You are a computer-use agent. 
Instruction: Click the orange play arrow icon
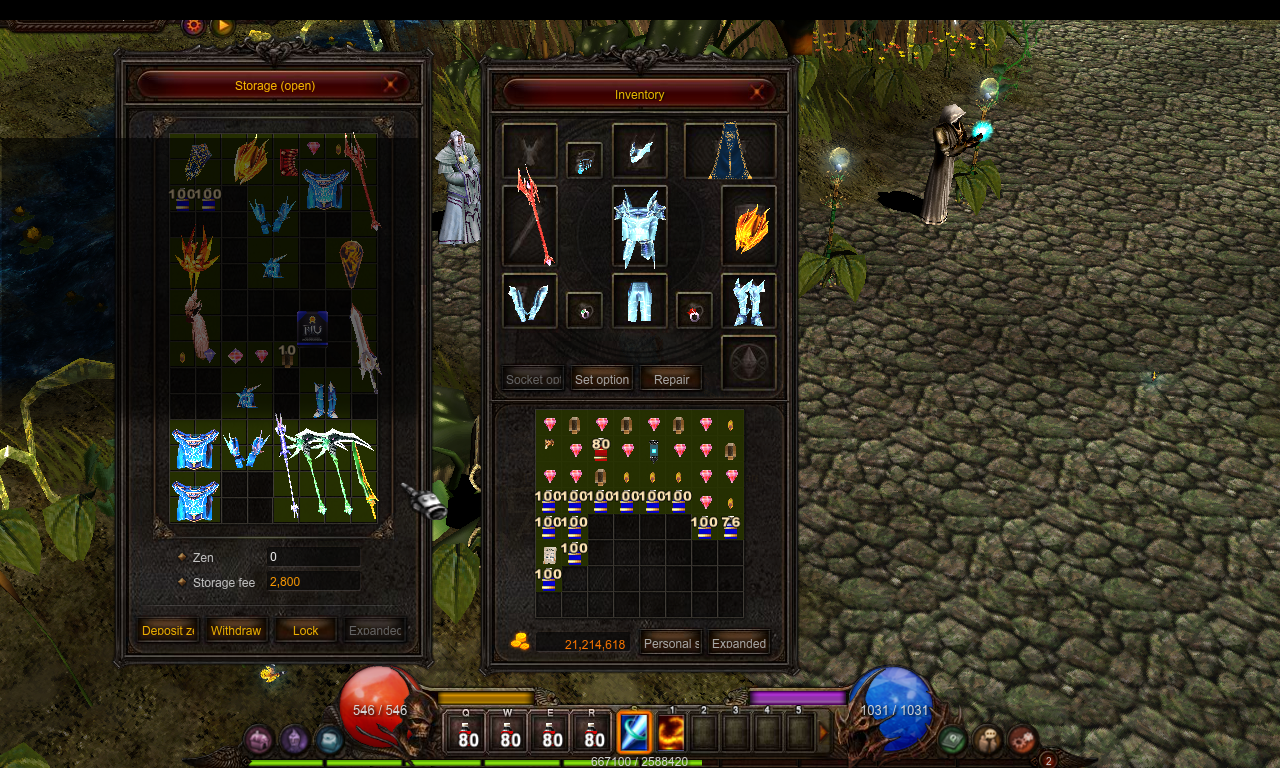coord(222,26)
